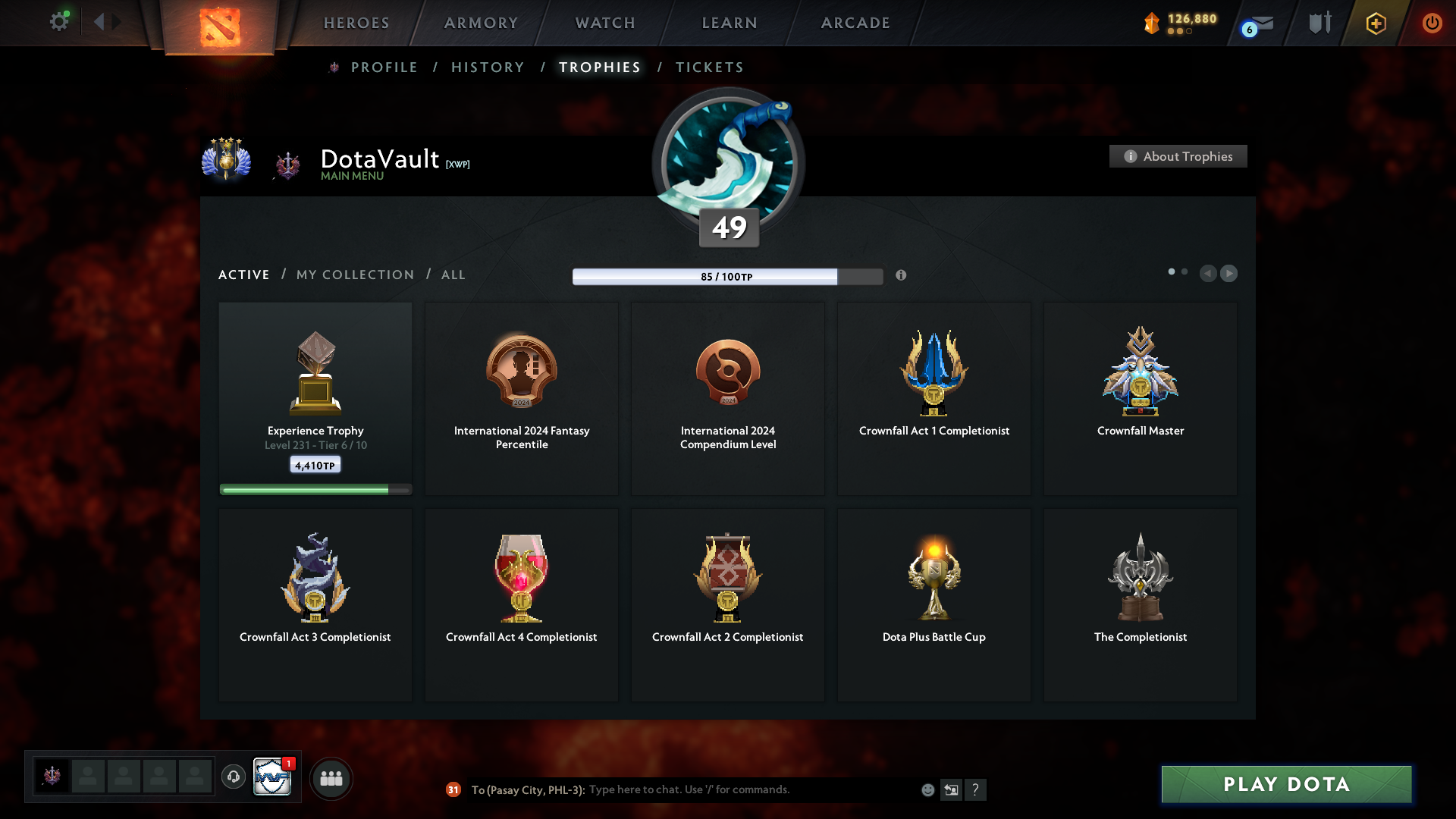
Task: Click the About Trophies button
Action: coord(1178,156)
